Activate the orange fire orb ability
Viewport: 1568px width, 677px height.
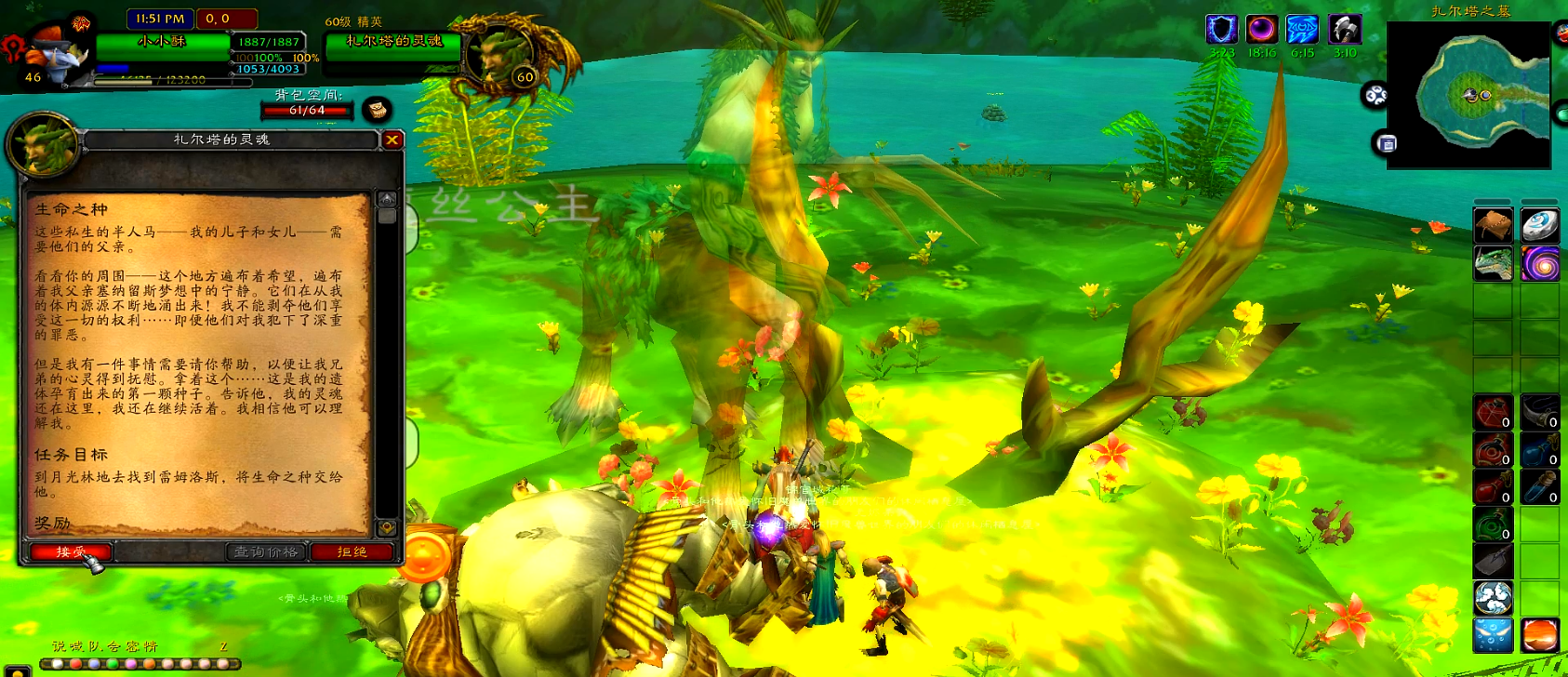pos(1540,636)
